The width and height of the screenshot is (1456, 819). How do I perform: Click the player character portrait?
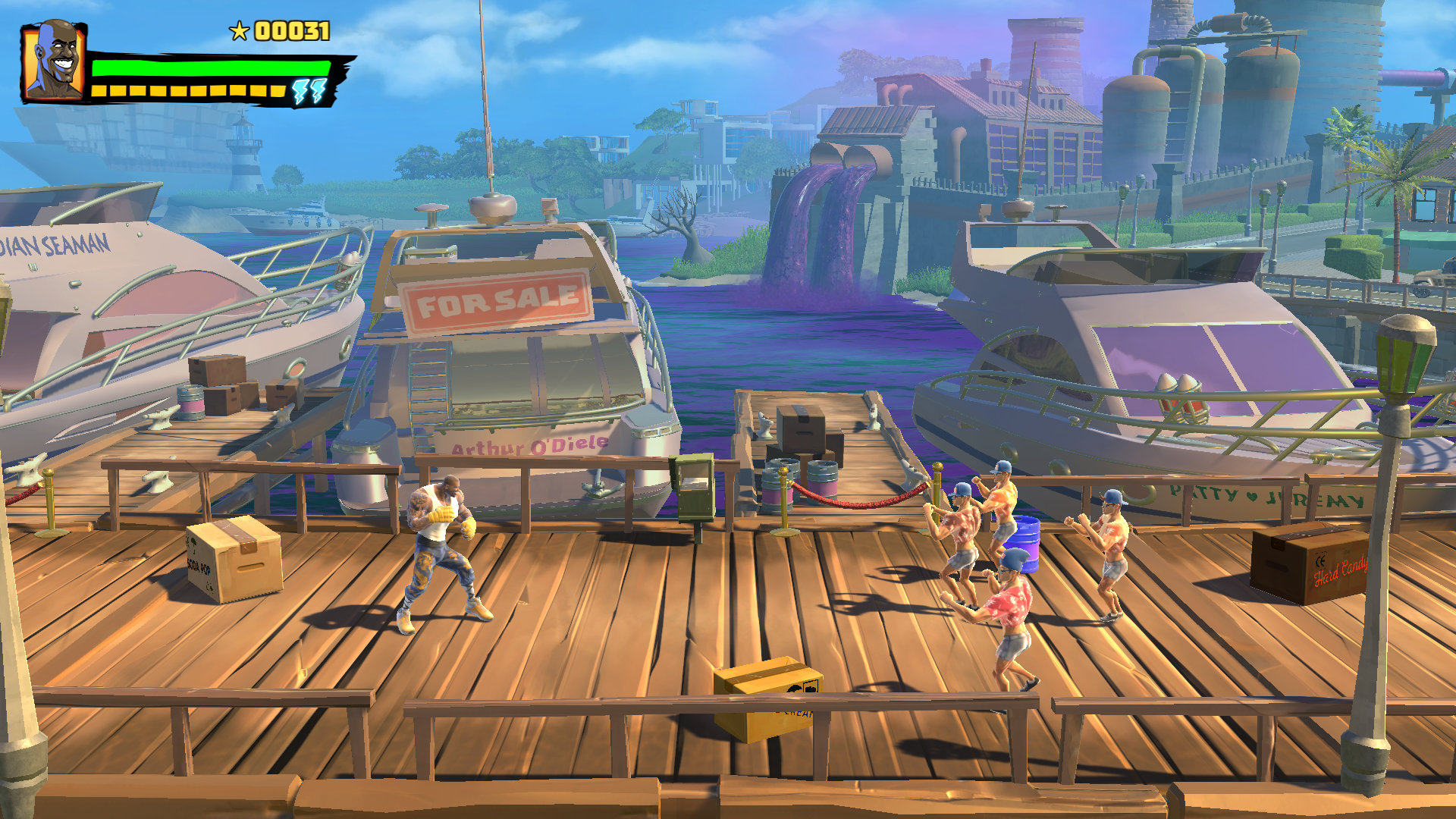[54, 62]
